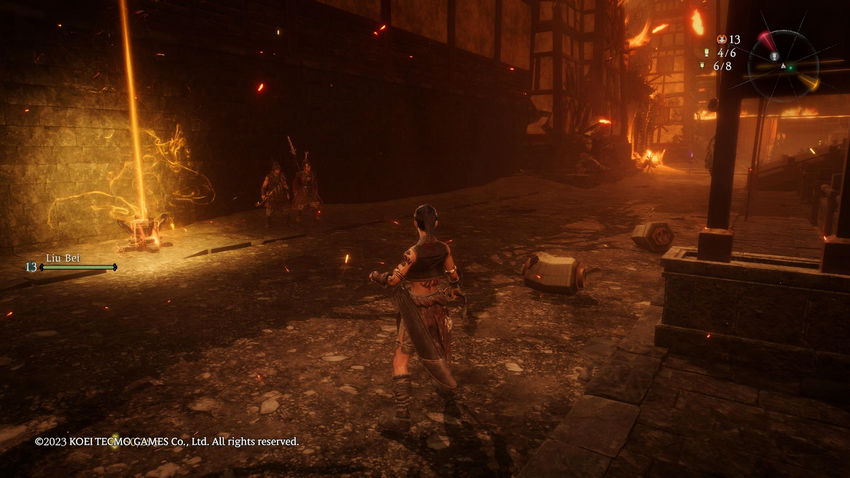The image size is (850, 478).
Task: Select the healing flask icon showing 4/6
Action: (x=706, y=53)
